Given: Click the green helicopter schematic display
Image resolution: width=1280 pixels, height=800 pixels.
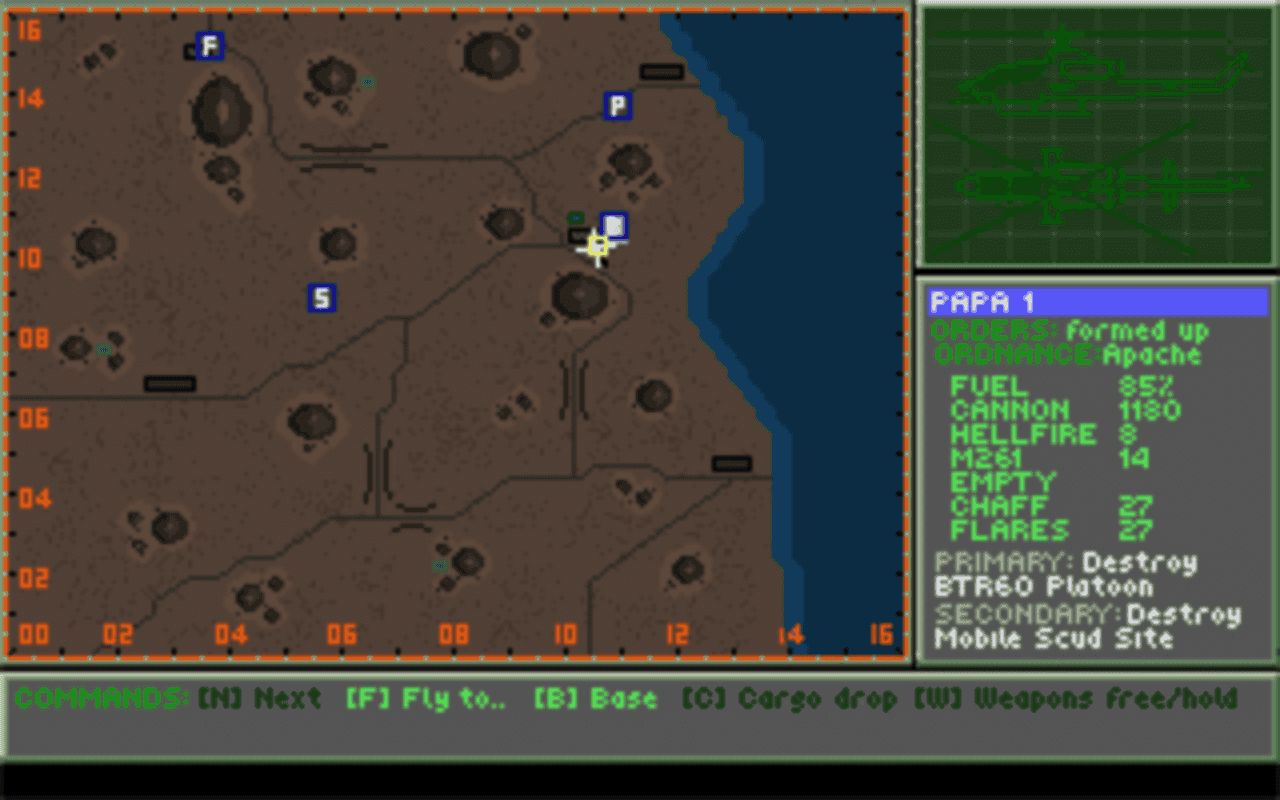Looking at the screenshot, I should (x=1097, y=135).
